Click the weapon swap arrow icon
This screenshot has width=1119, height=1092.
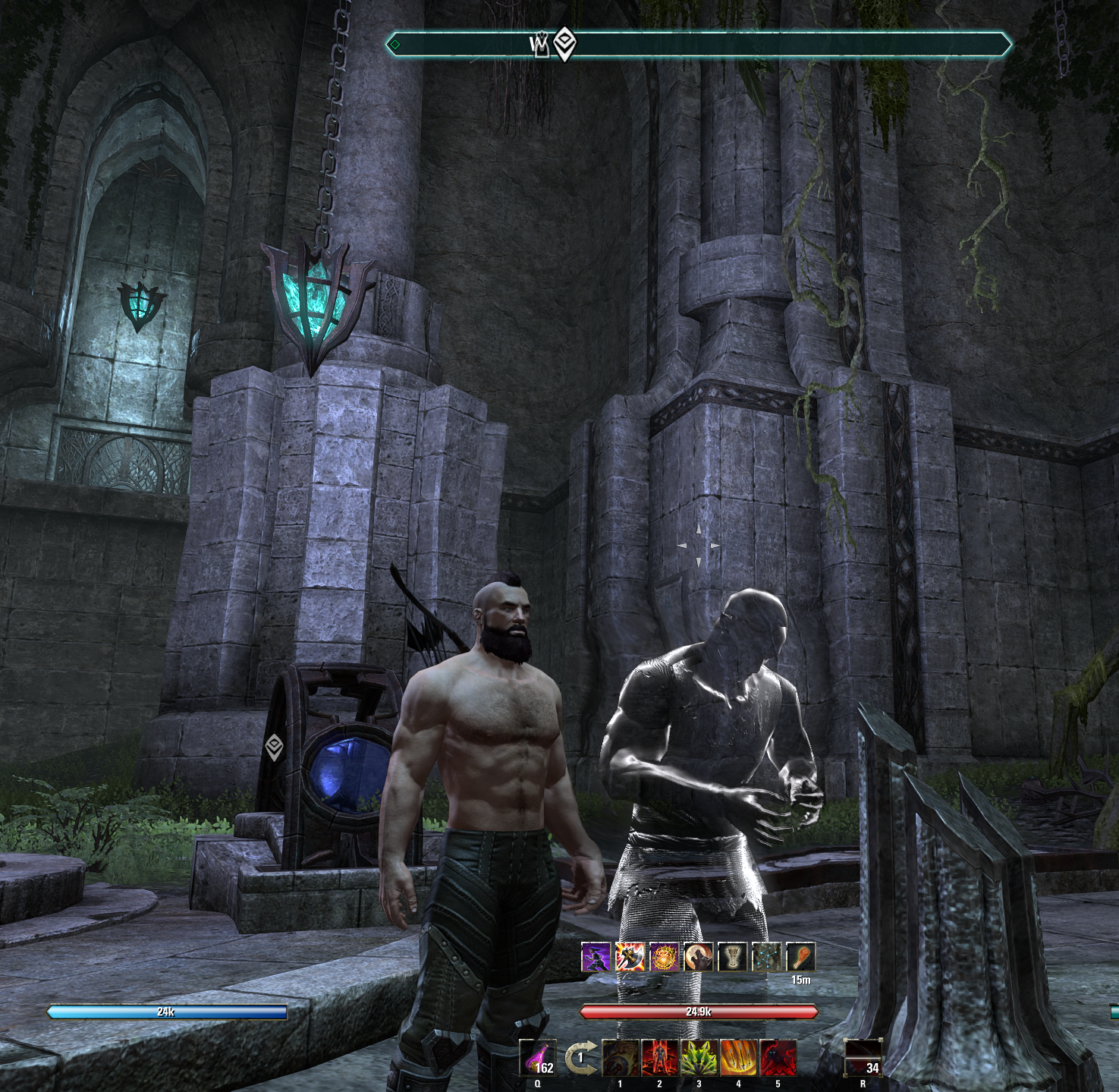(x=580, y=1058)
